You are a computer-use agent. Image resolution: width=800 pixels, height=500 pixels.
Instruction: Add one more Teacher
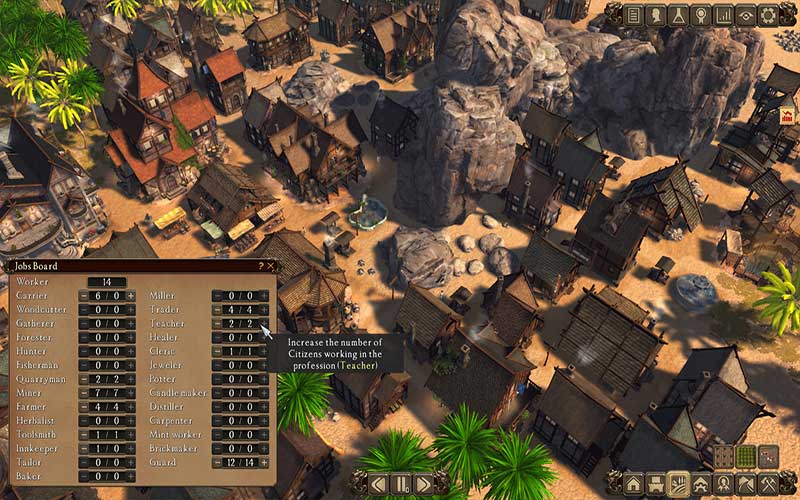(x=265, y=324)
